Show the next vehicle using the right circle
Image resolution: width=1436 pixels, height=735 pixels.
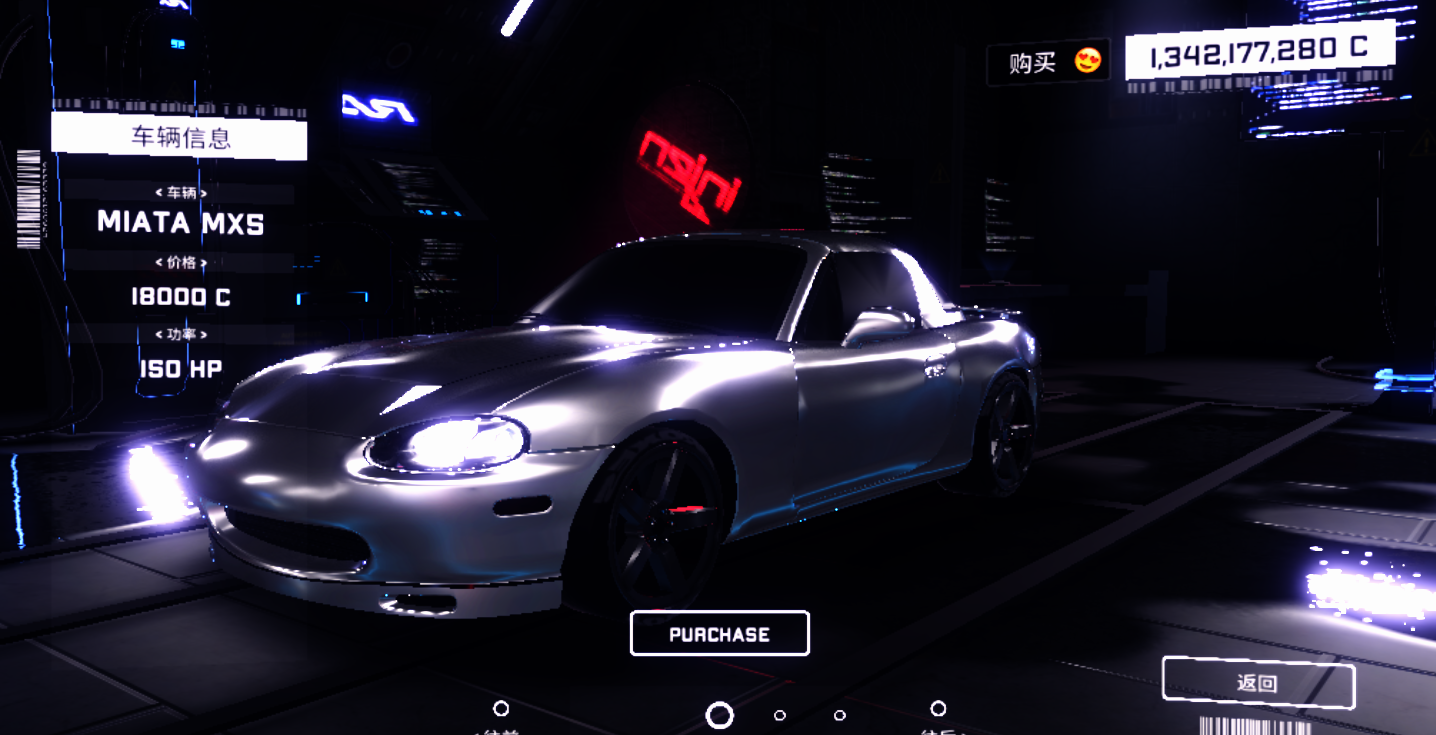938,709
